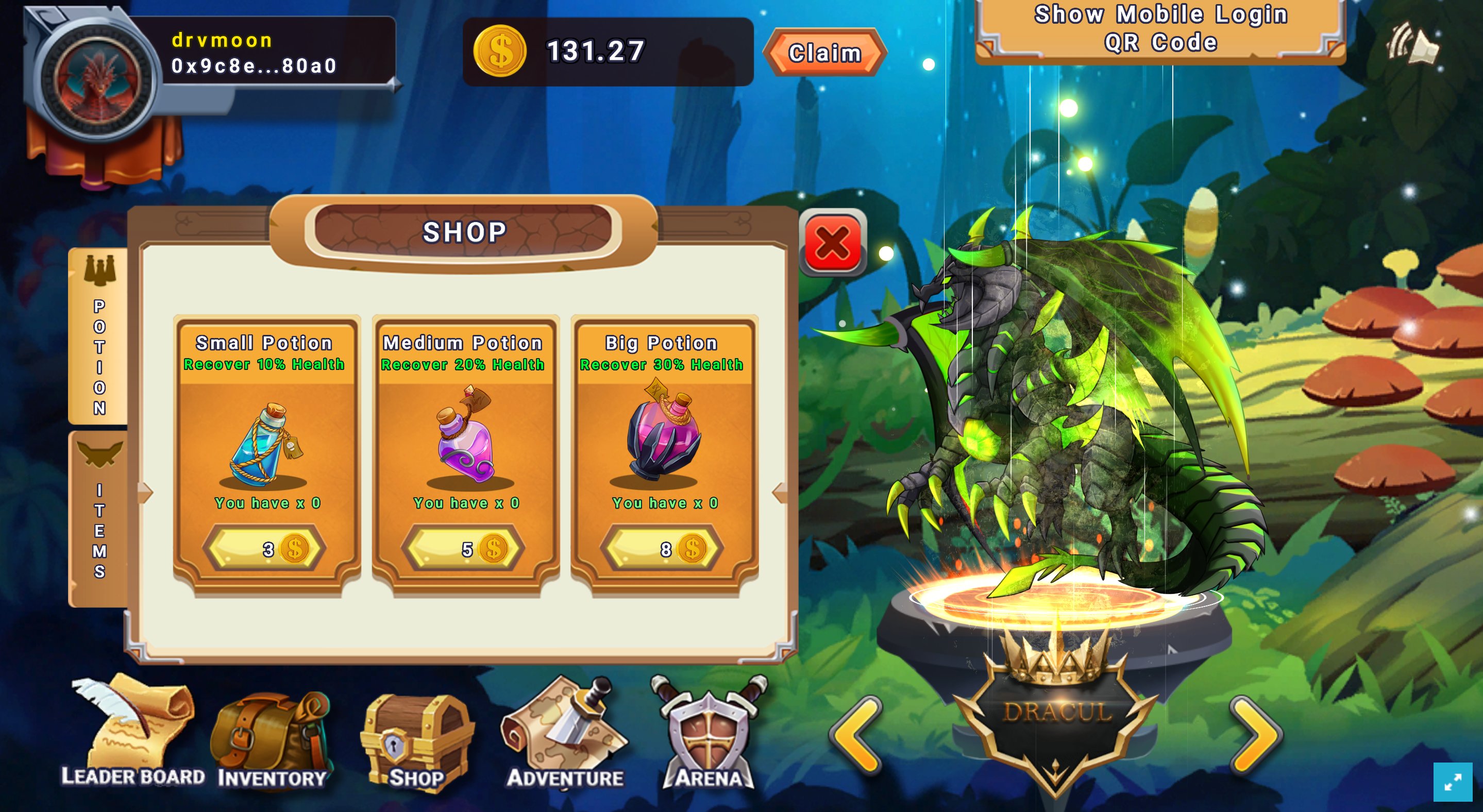1483x812 pixels.
Task: Enter the Arena
Action: 709,734
